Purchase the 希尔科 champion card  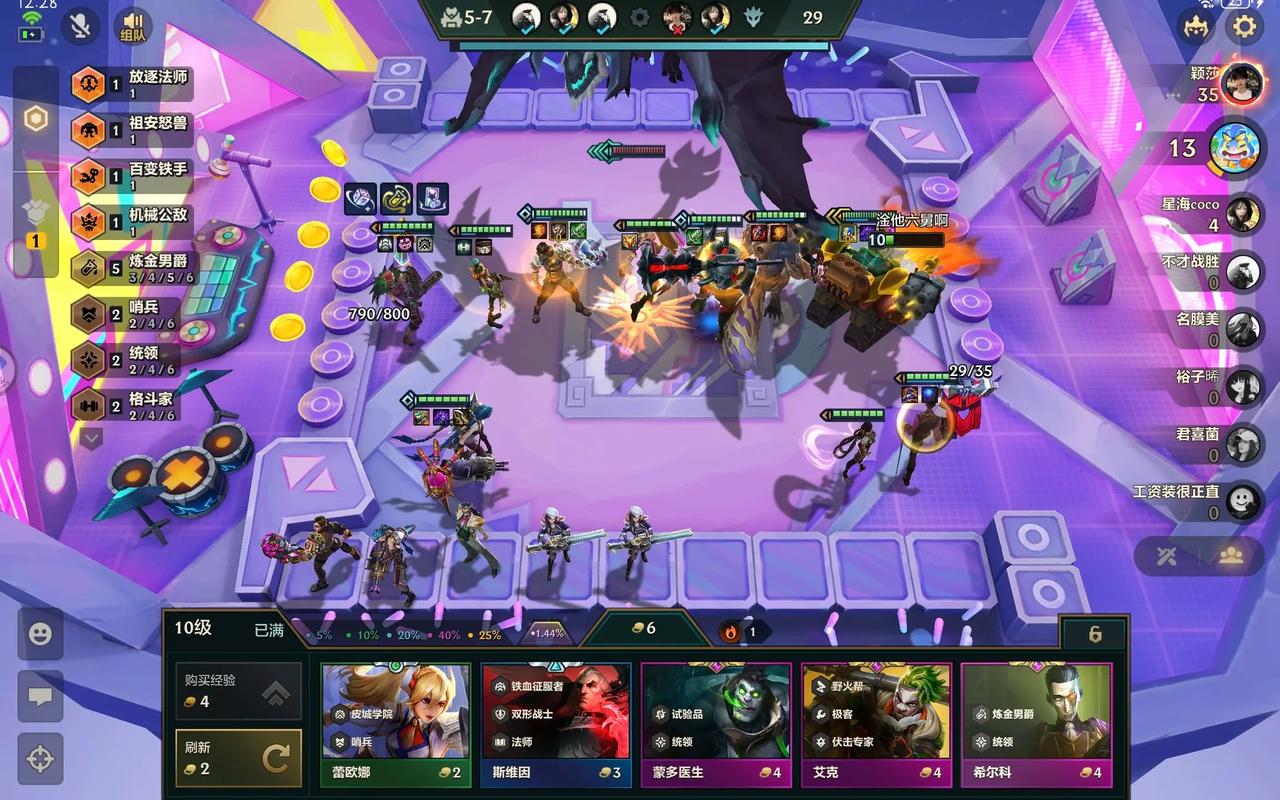(x=1035, y=725)
